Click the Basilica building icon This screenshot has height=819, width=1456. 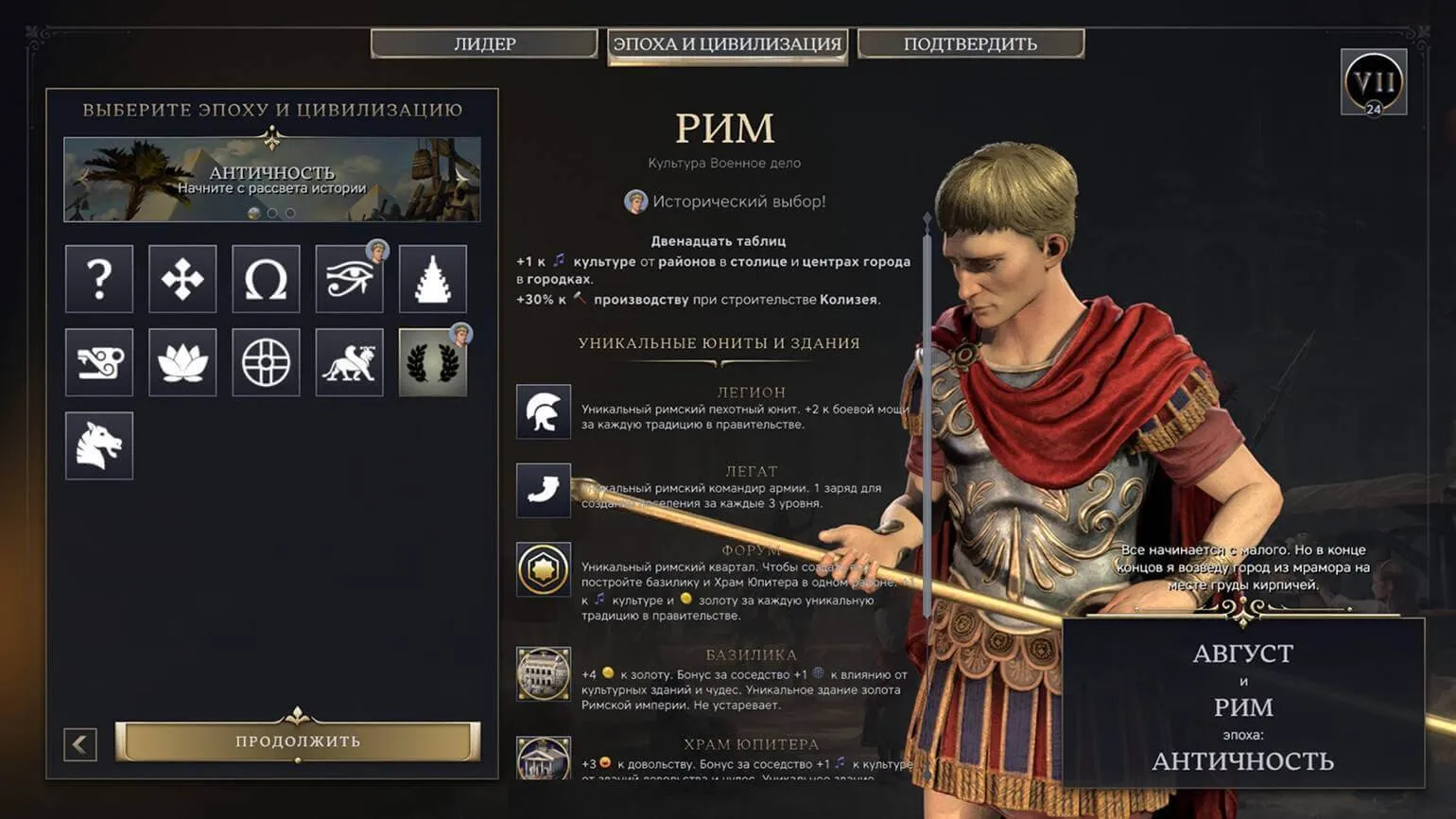click(544, 673)
